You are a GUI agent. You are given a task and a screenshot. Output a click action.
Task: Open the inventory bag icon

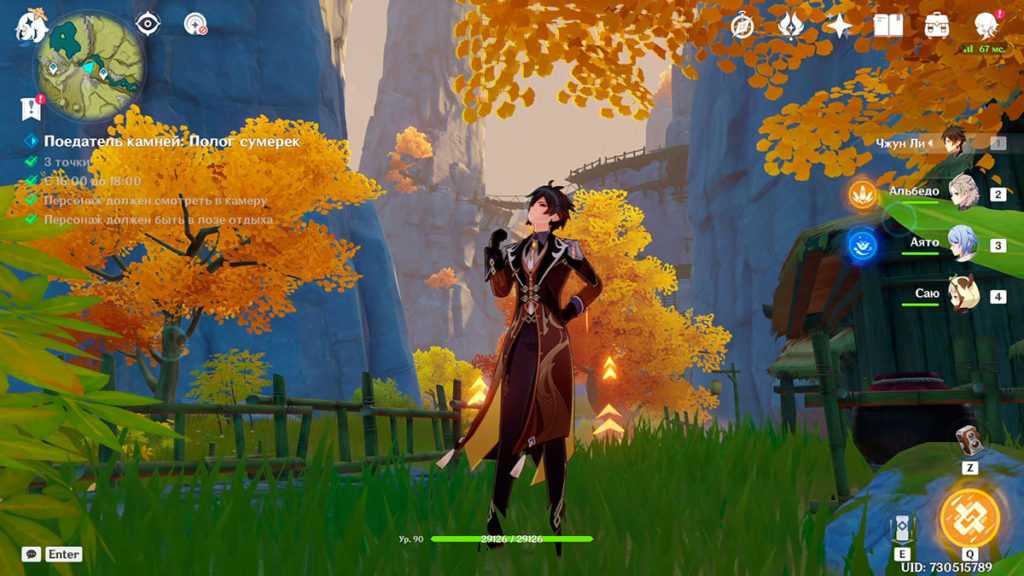click(x=937, y=26)
